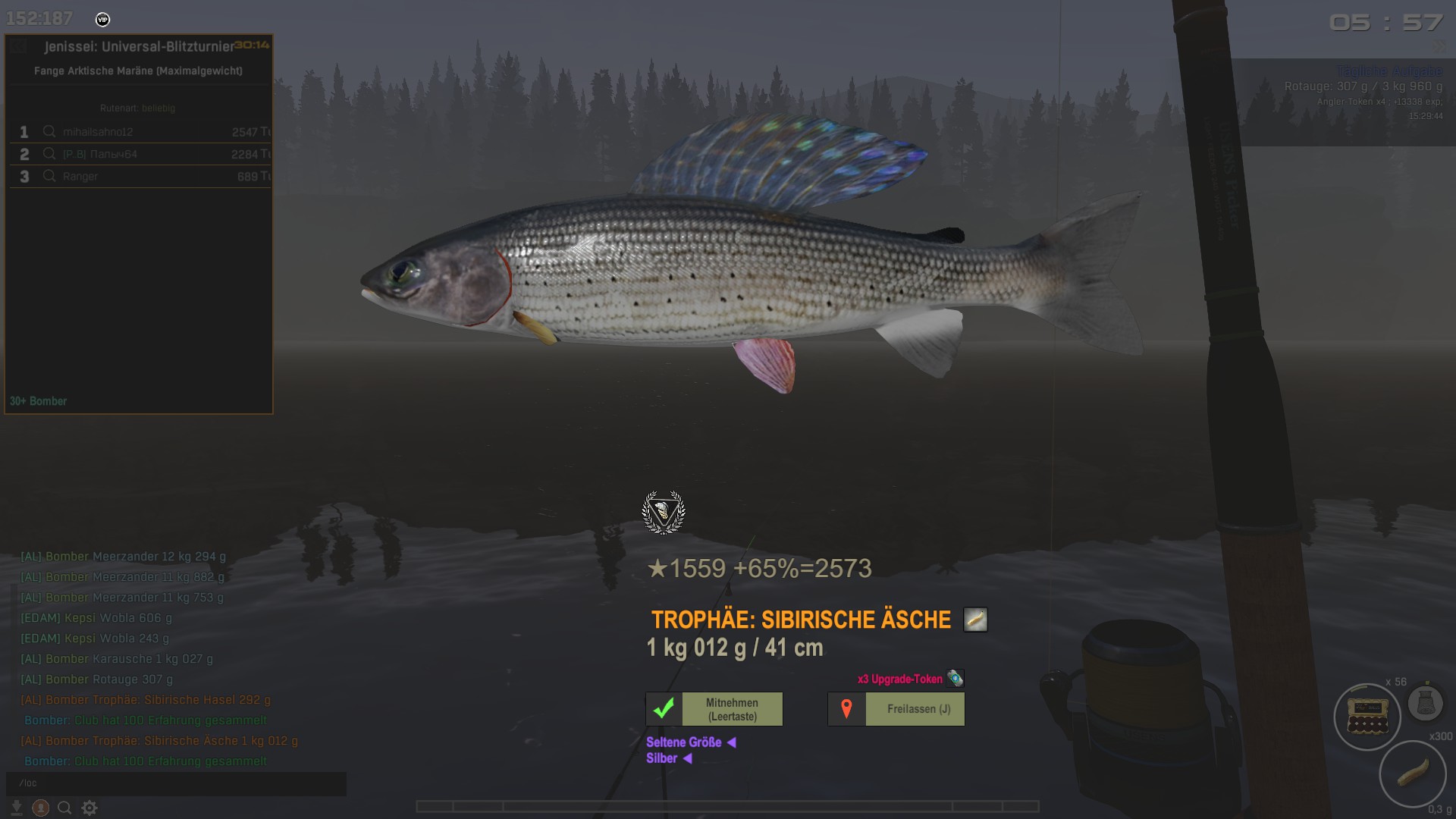Inspect mihailsahno12 via the magnifier icon

click(x=49, y=132)
